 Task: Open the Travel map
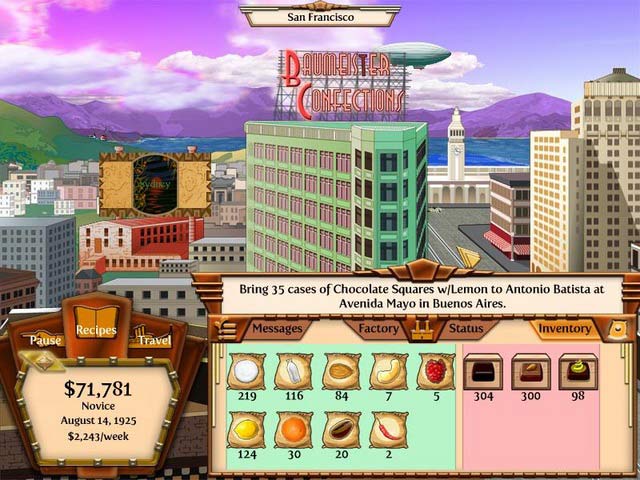[152, 340]
